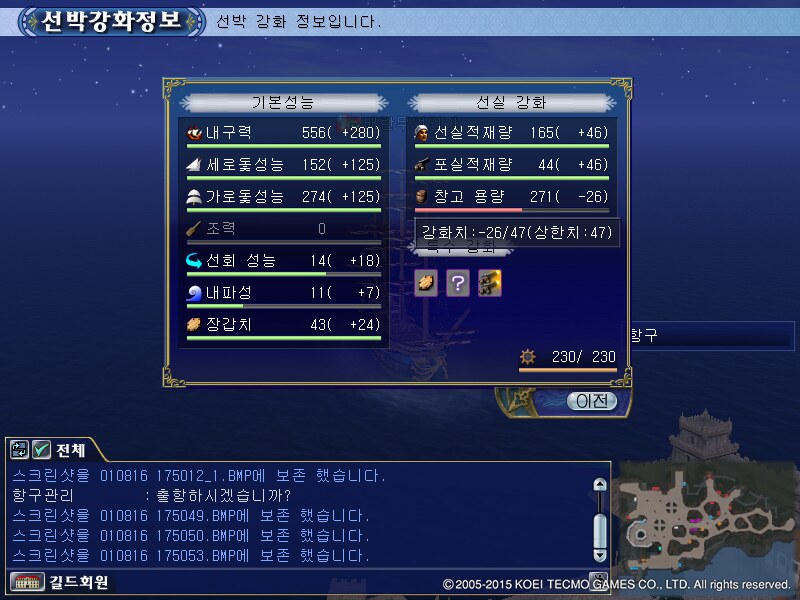Select the 포실적재량 gun deck capacity row
The height and width of the screenshot is (600, 800).
511,165
